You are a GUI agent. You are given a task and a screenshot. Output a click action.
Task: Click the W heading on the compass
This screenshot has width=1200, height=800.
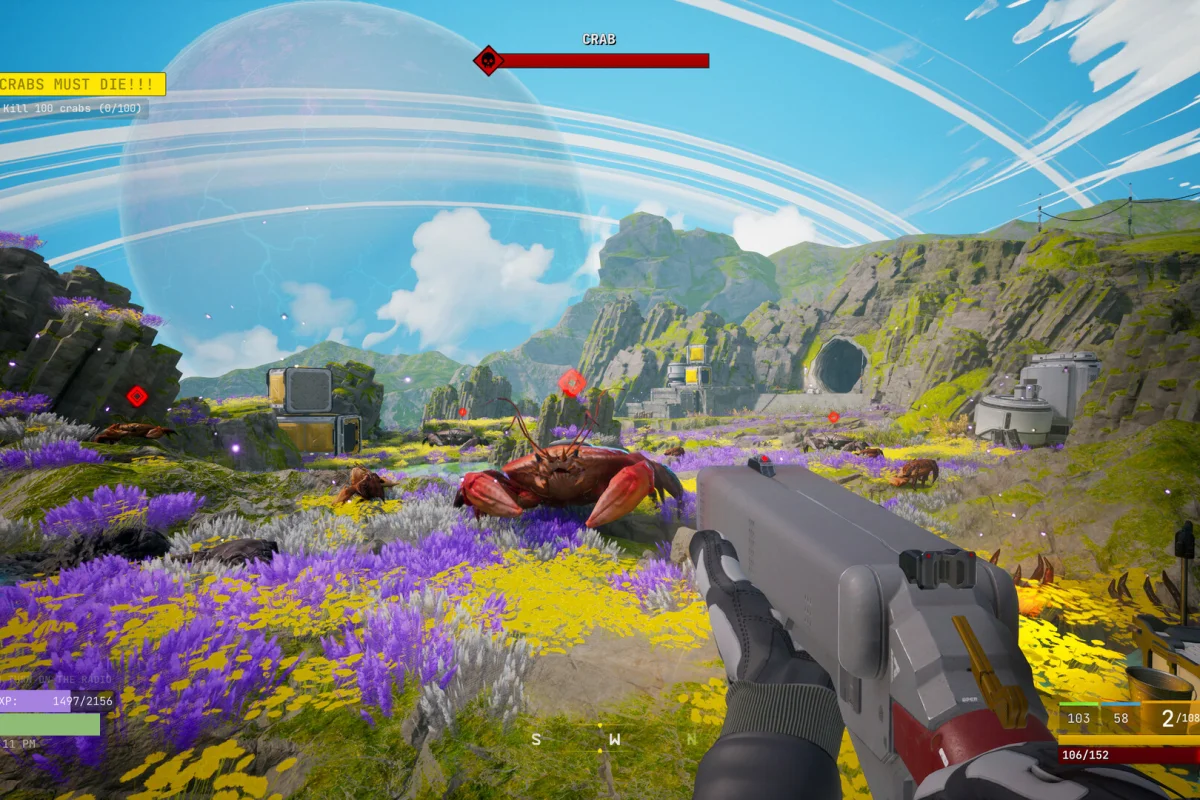click(615, 740)
